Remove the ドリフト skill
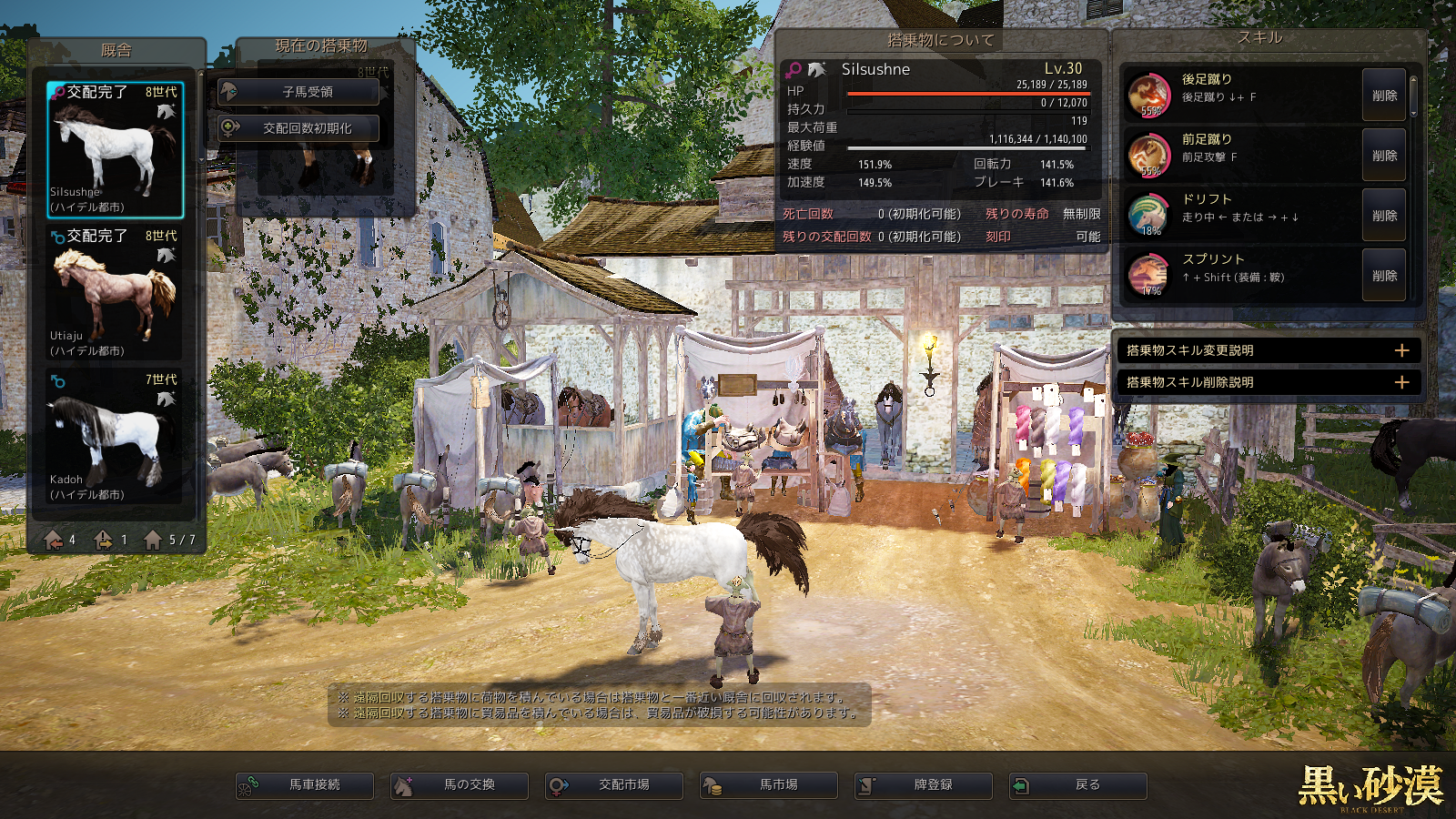 pyautogui.click(x=1383, y=216)
